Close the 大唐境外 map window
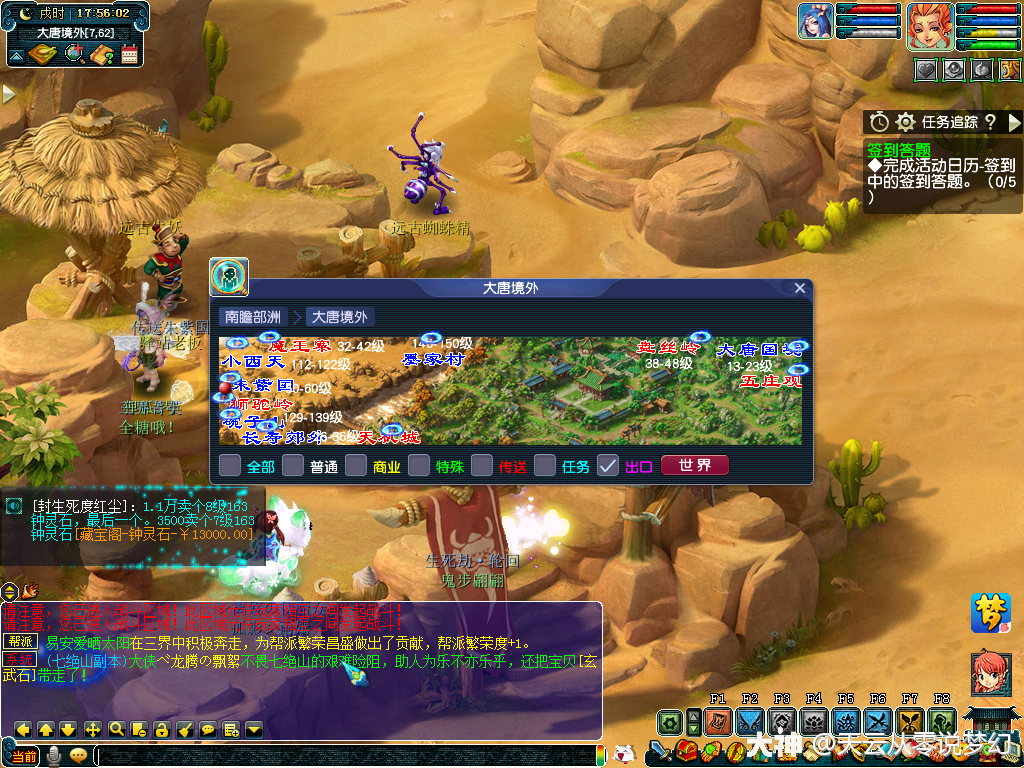 pos(799,288)
